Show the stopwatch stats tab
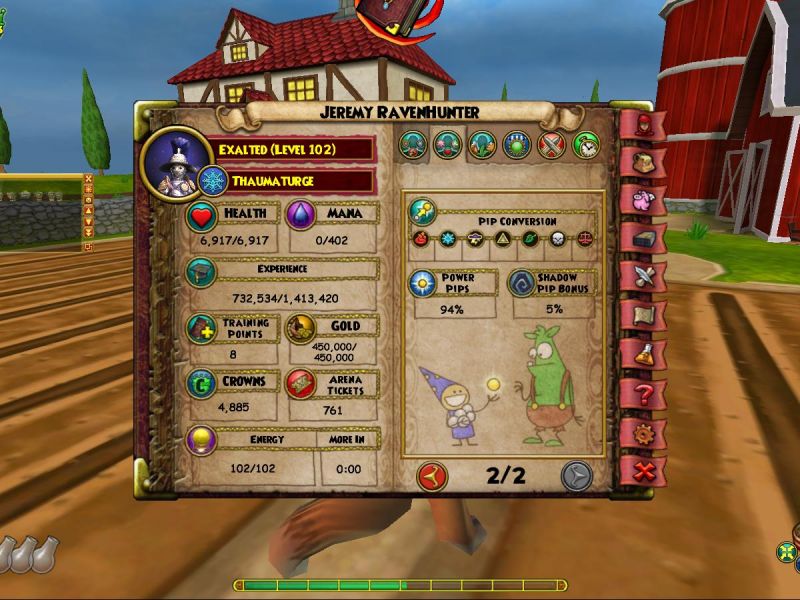This screenshot has height=600, width=800. coord(586,145)
